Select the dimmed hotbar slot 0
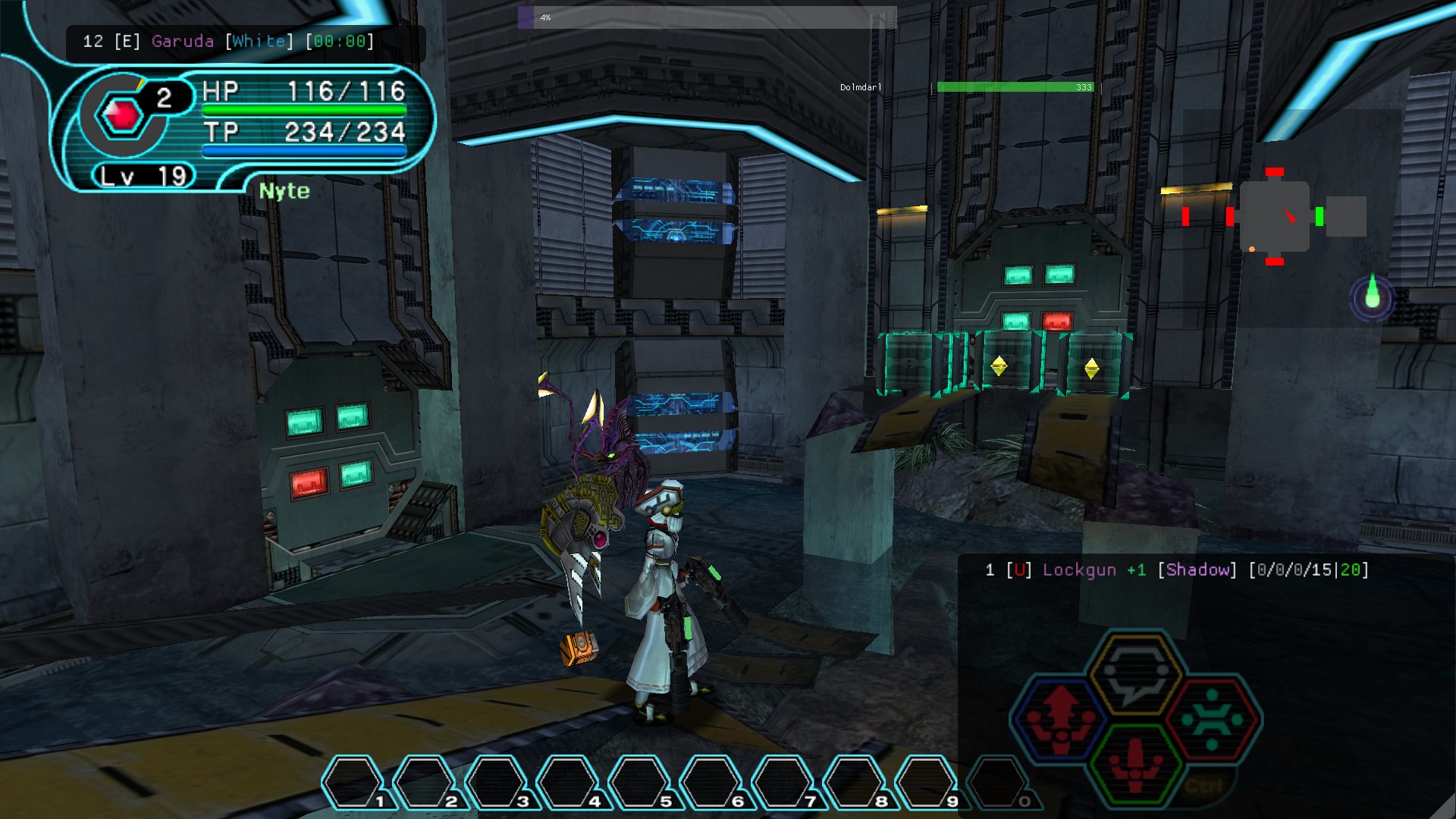 (x=999, y=782)
